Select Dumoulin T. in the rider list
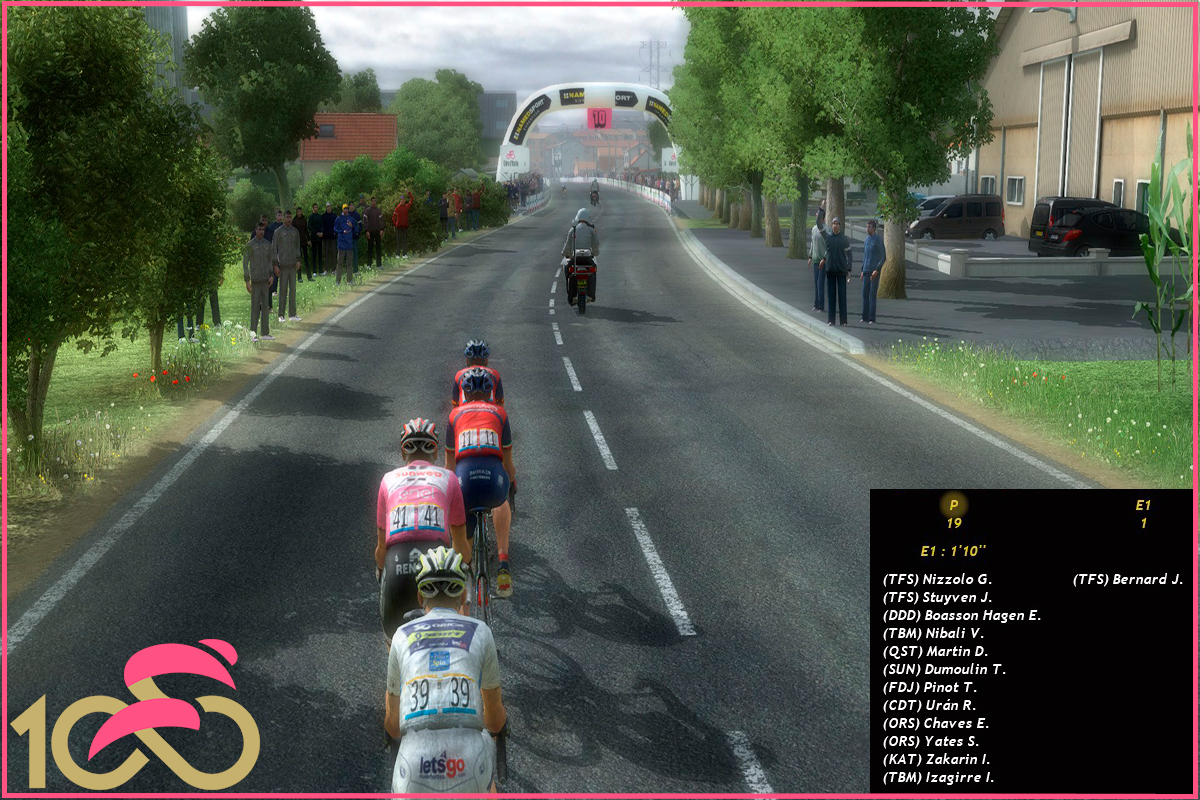The height and width of the screenshot is (800, 1200). (x=944, y=669)
